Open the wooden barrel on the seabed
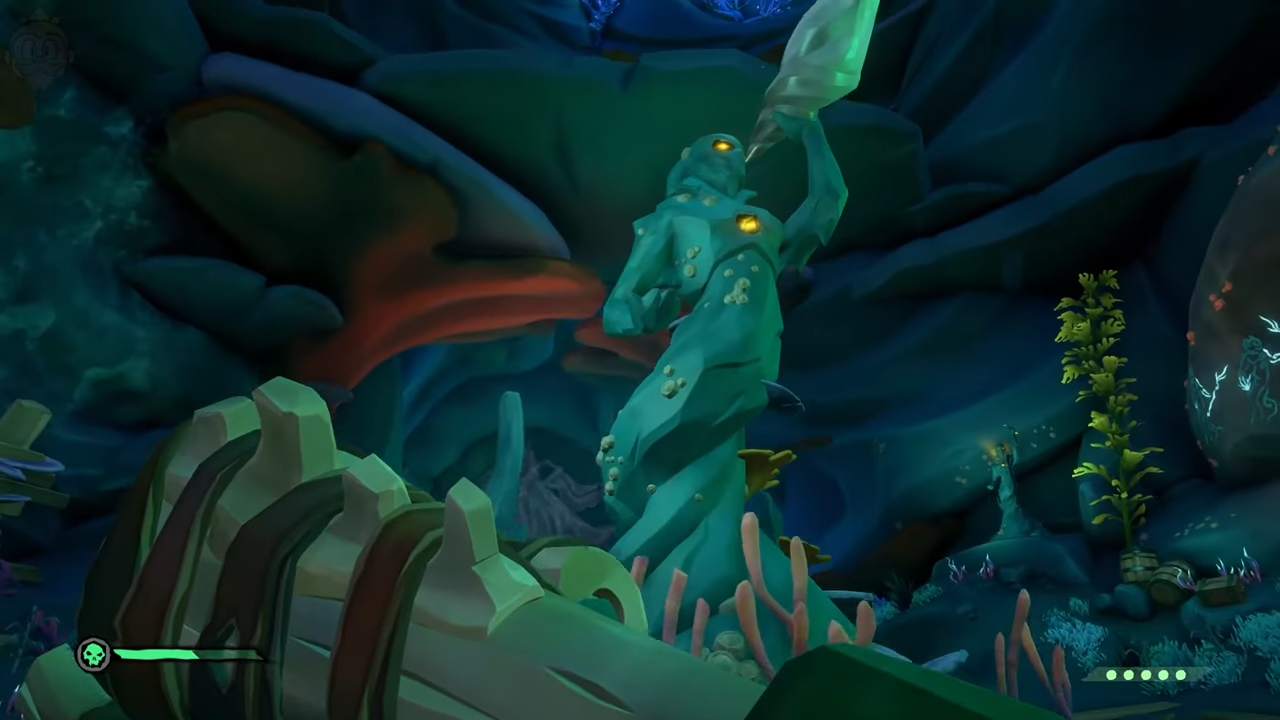This screenshot has width=1280, height=720. (x=1137, y=567)
